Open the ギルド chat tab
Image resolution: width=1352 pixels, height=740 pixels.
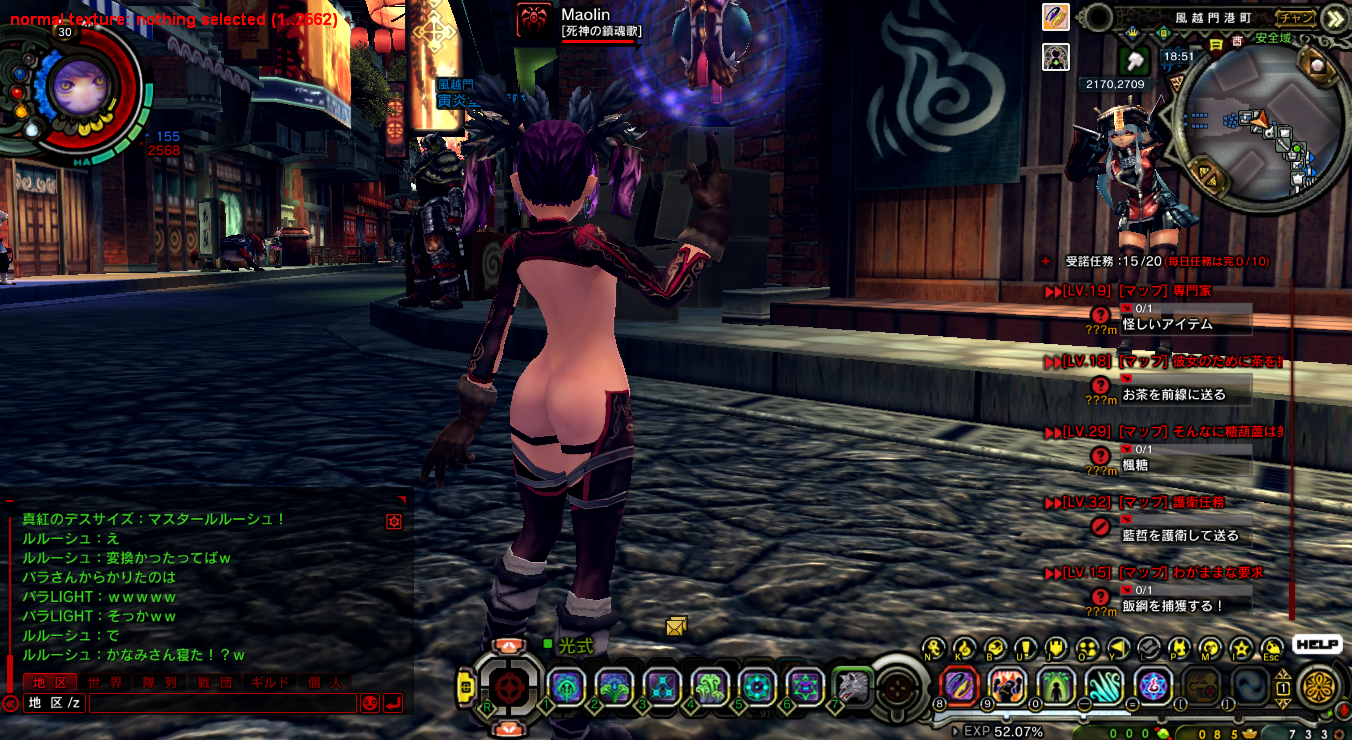268,682
